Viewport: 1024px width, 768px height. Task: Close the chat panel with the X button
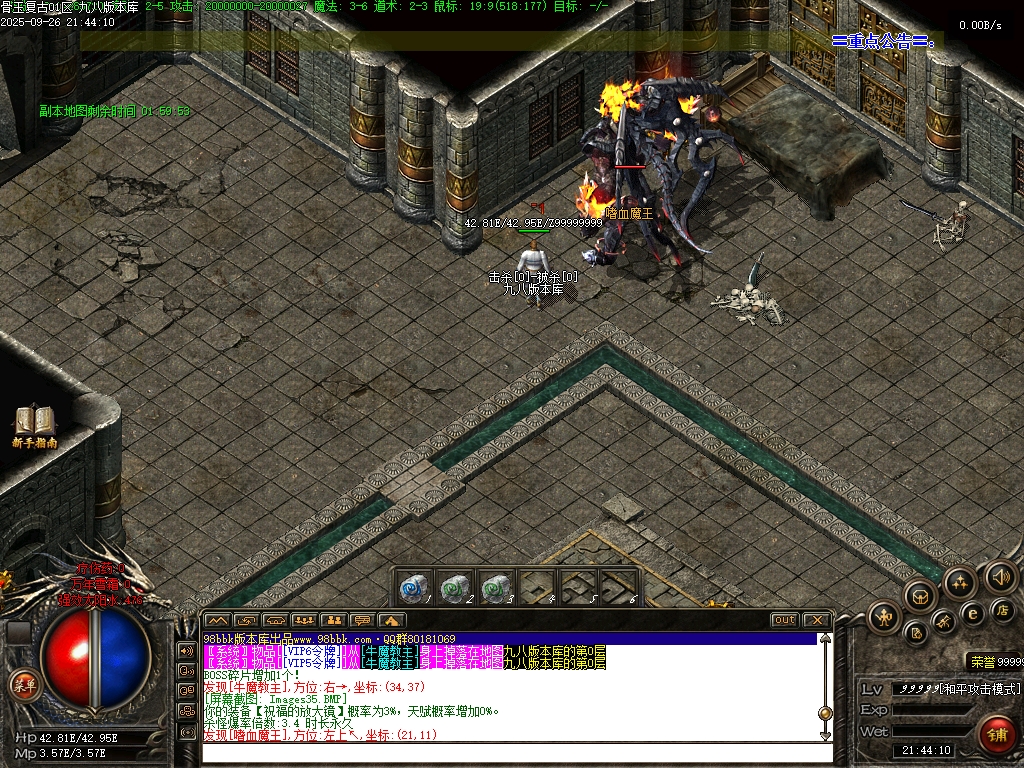click(816, 620)
